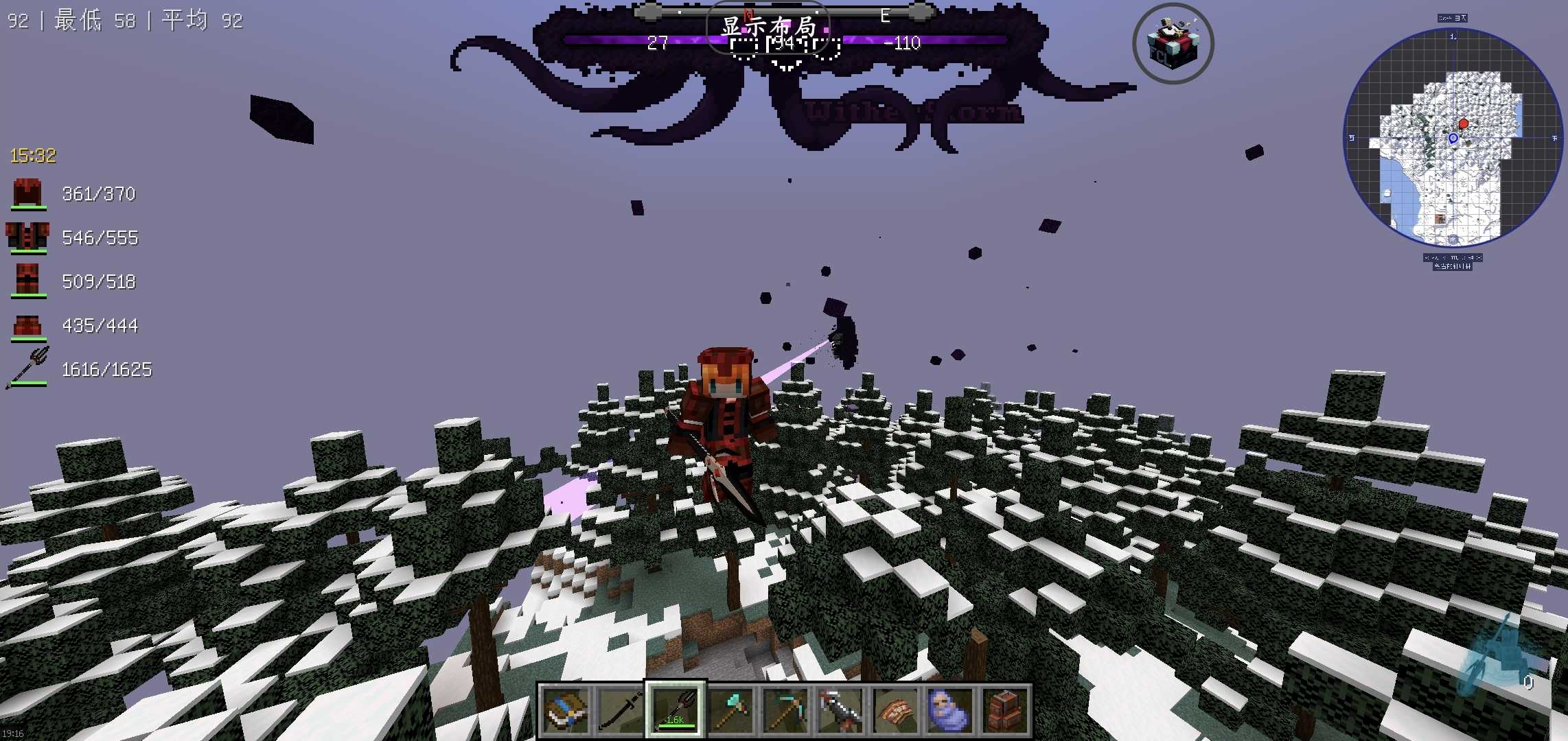Select the brown backpack hotbar slot
The width and height of the screenshot is (1568, 741).
[1004, 711]
